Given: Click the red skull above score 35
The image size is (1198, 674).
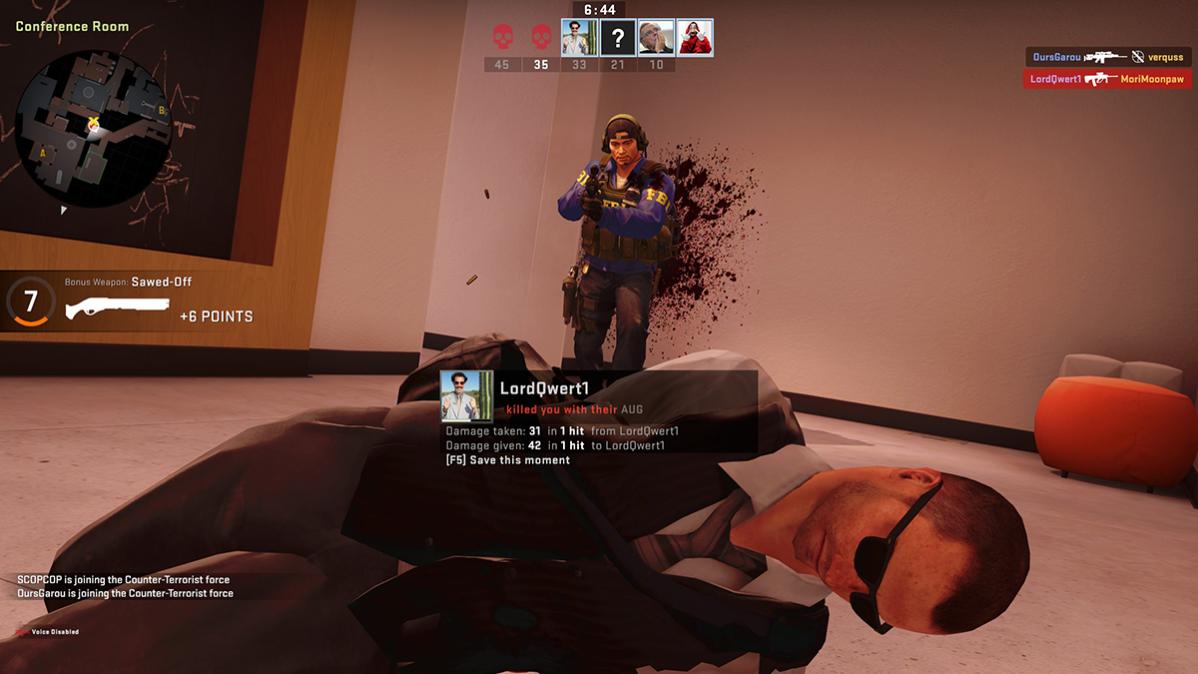Looking at the screenshot, I should pyautogui.click(x=541, y=38).
